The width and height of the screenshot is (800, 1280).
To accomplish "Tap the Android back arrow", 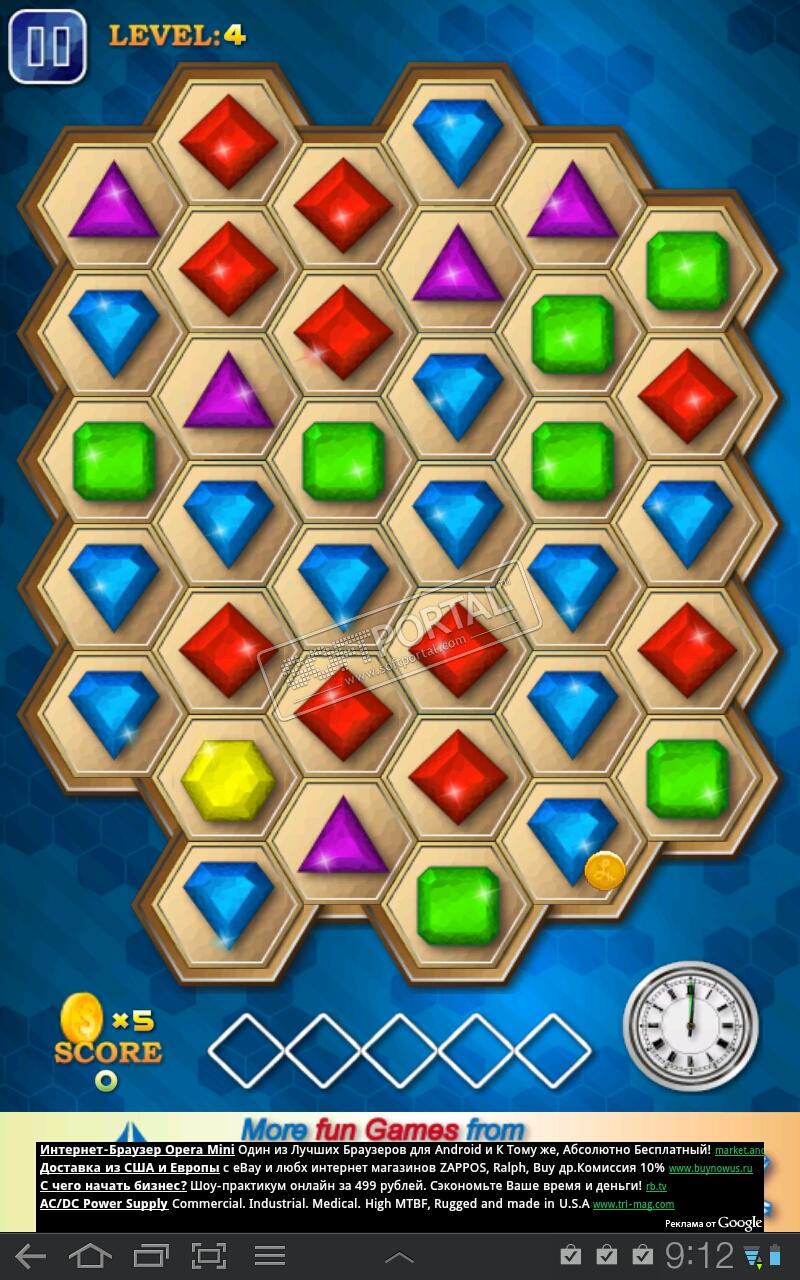I will (30, 1256).
